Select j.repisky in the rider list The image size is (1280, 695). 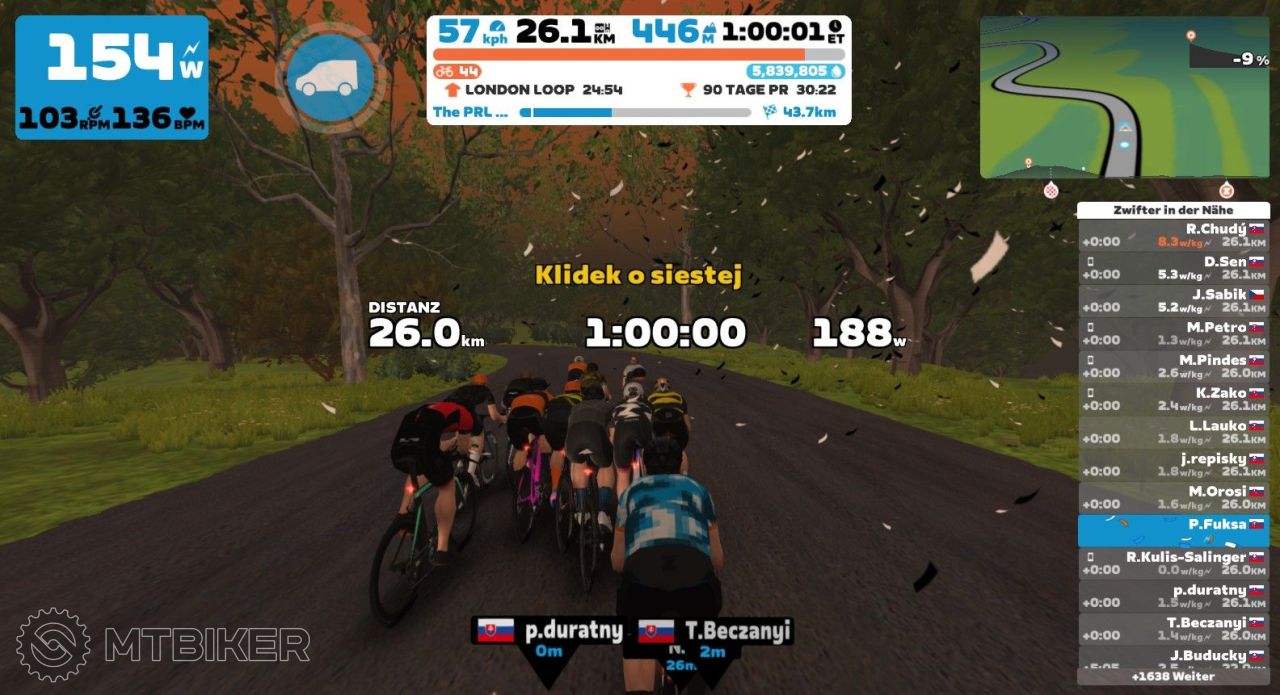pos(1173,465)
